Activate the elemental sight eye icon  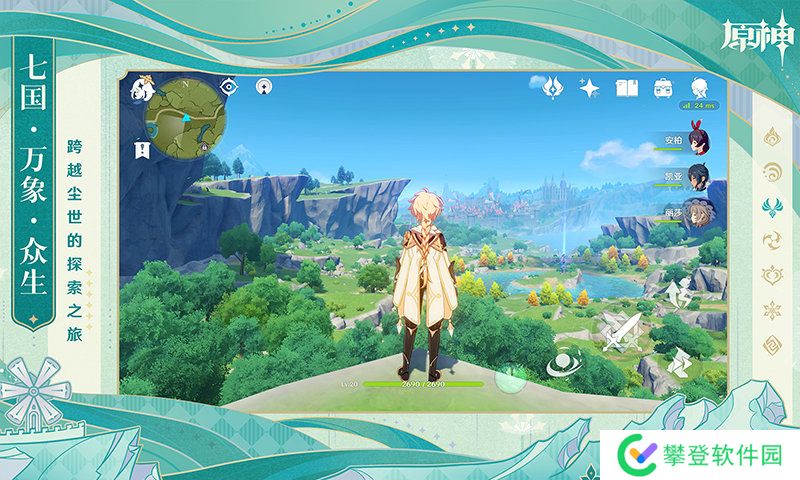pos(230,87)
